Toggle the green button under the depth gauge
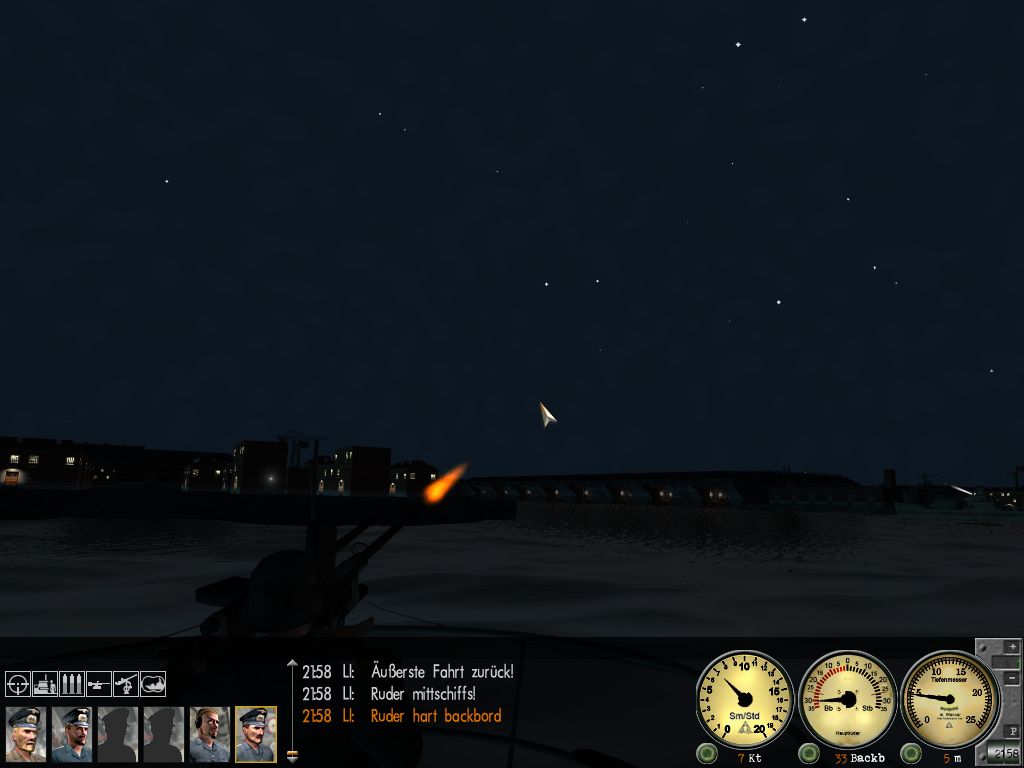1024x768 pixels. pos(910,753)
